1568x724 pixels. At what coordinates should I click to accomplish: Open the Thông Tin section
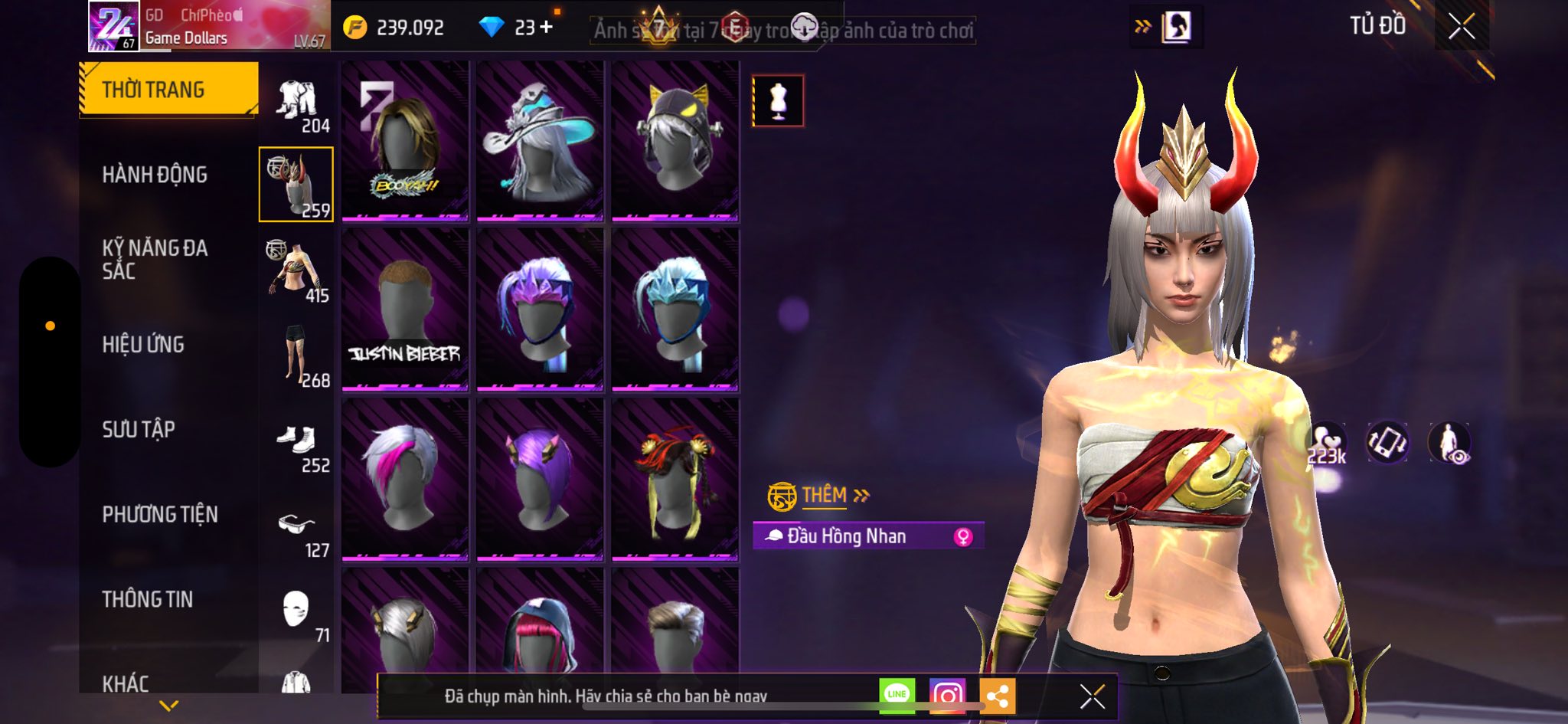coord(148,599)
